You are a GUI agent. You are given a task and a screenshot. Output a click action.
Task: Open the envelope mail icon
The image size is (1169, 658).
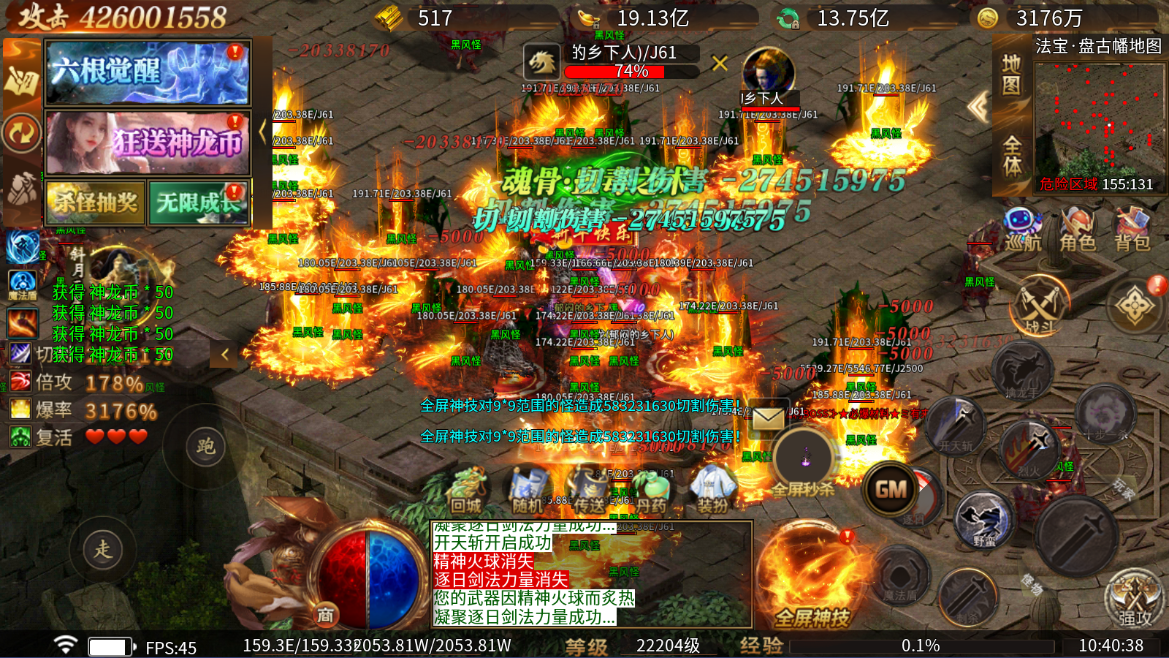pyautogui.click(x=768, y=415)
